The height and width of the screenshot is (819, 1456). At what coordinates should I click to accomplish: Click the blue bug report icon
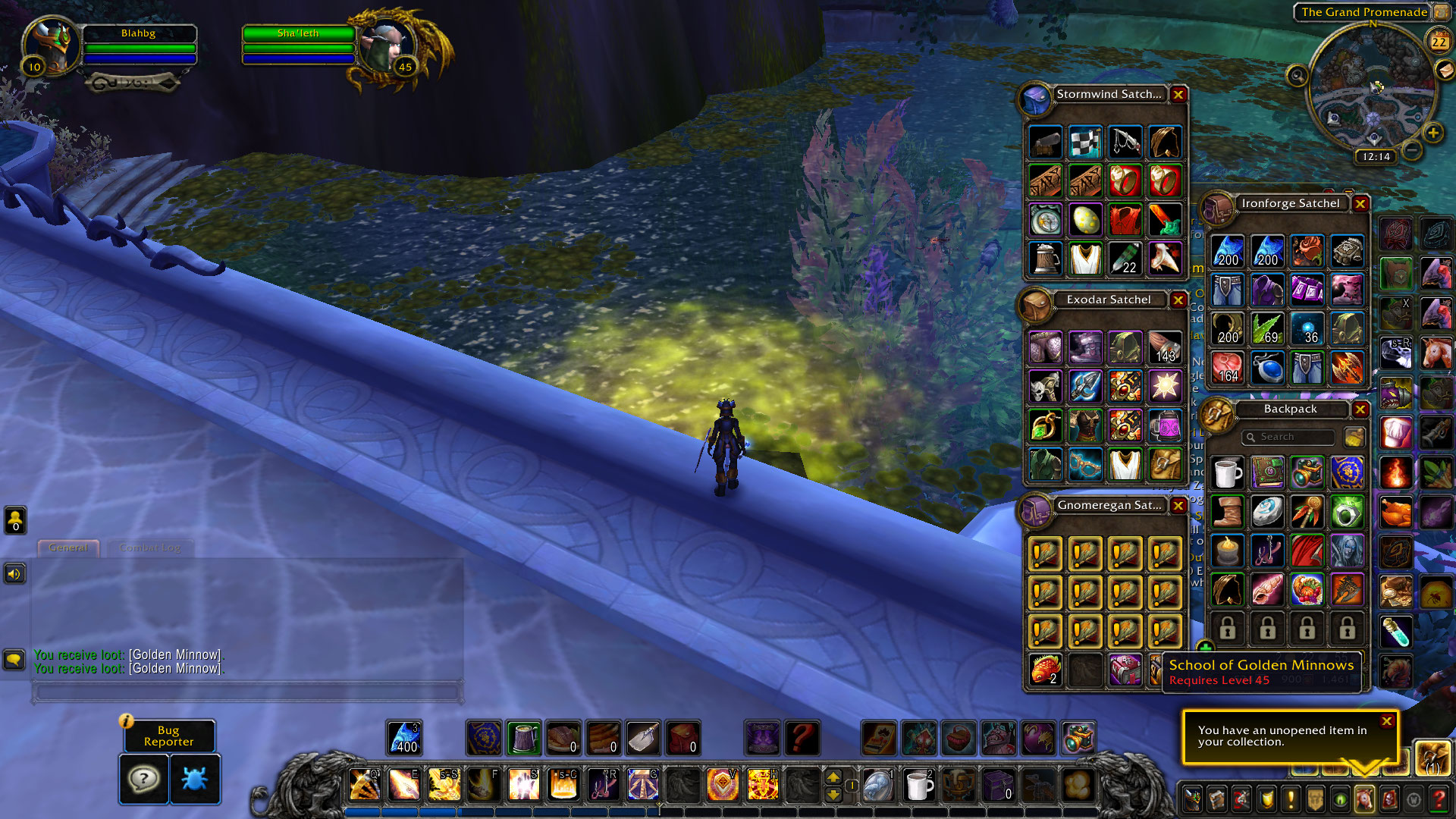point(195,779)
